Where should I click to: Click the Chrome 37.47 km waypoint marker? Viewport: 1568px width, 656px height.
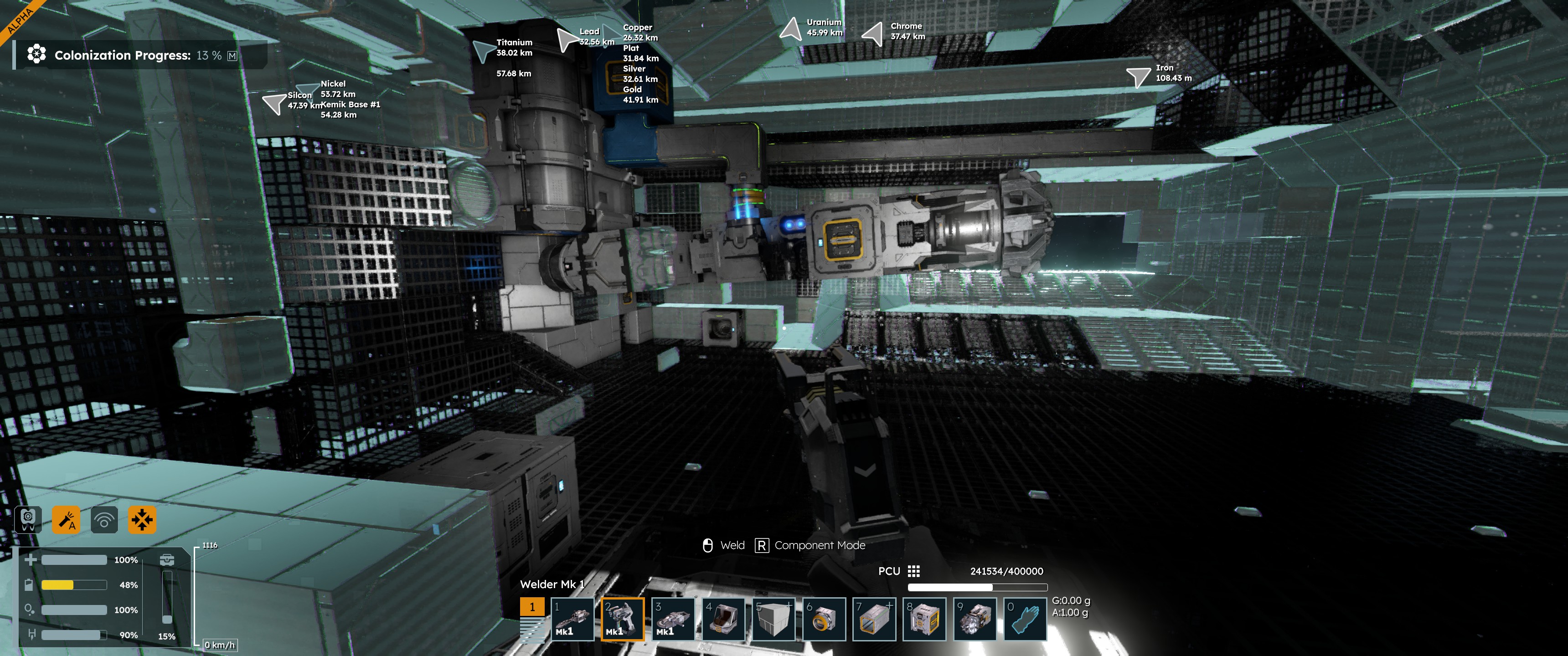pyautogui.click(x=873, y=33)
